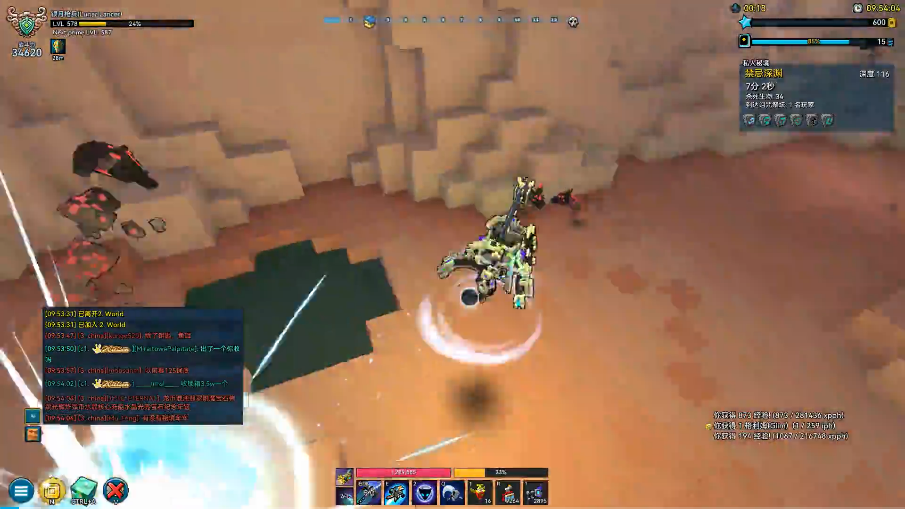Screen dimensions: 905x509
Task: Open the green block build mode icon
Action: click(x=83, y=490)
